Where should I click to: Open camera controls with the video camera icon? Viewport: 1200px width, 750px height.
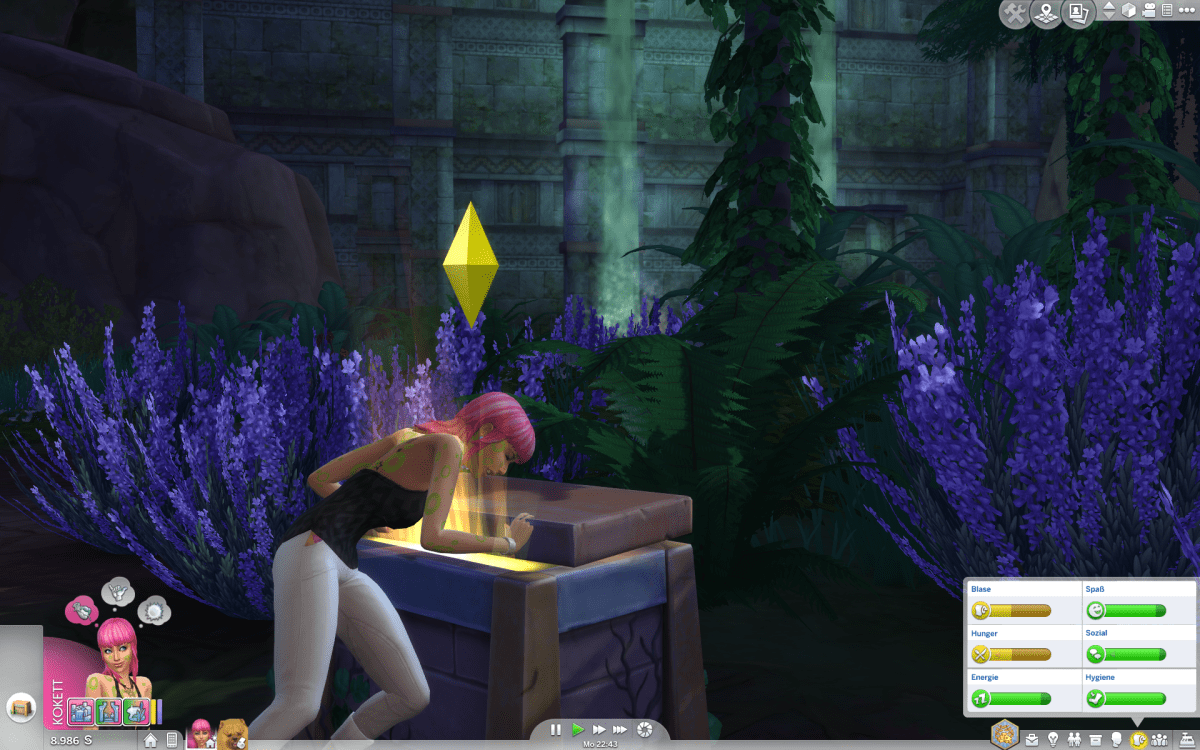tap(1148, 10)
